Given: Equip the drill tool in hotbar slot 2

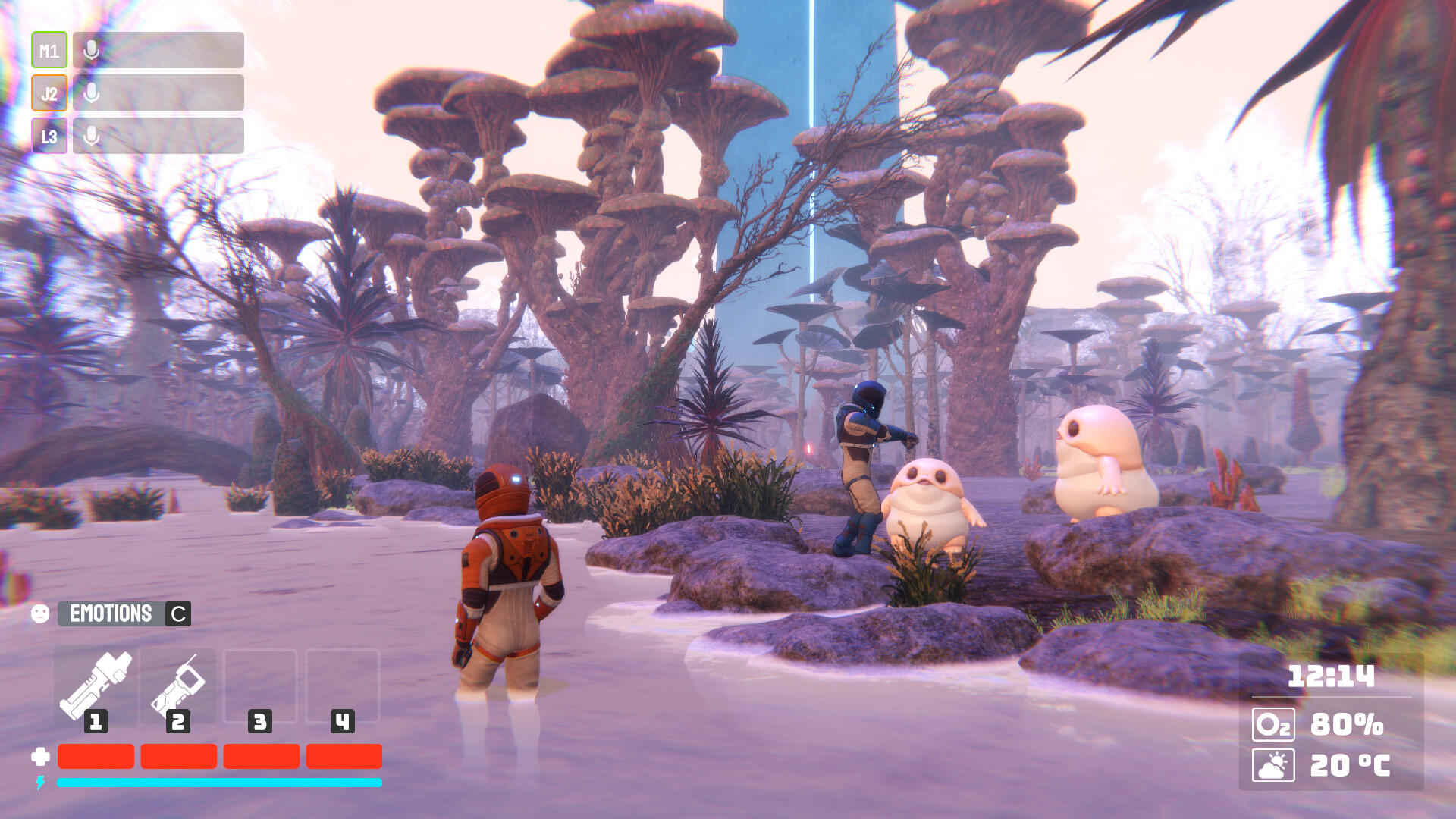Looking at the screenshot, I should coord(178,681).
